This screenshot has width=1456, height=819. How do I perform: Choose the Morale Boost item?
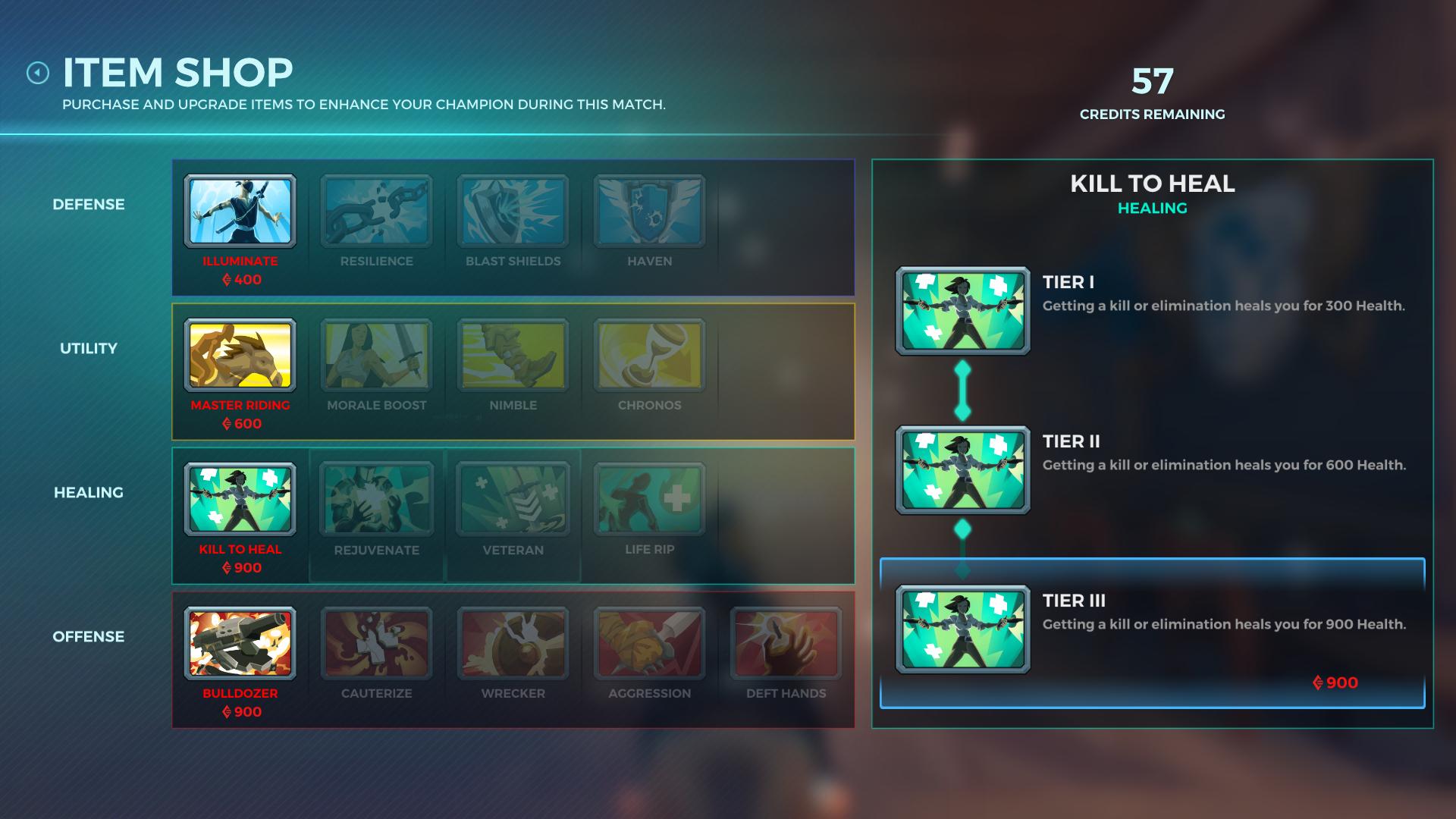(376, 356)
